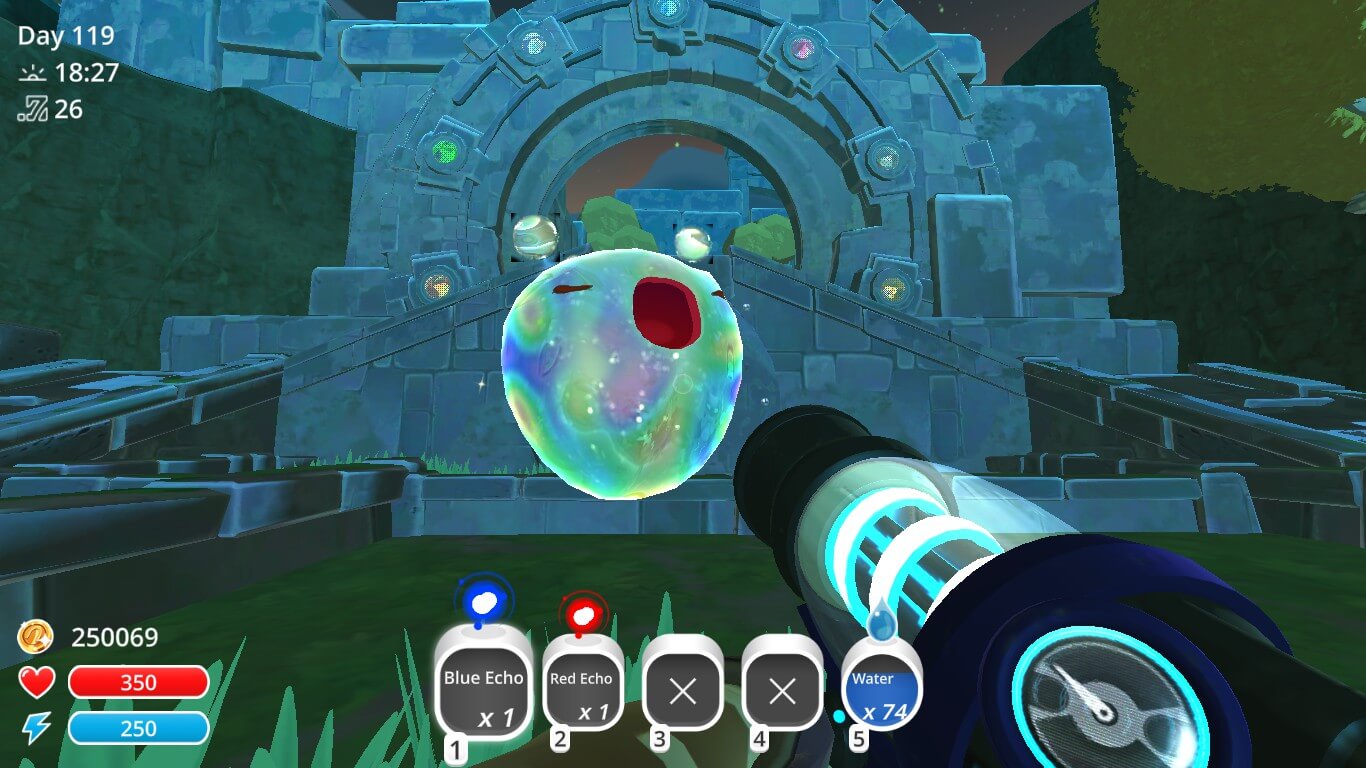1366x768 pixels.
Task: Switch to the Water tank slot
Action: coord(881,692)
